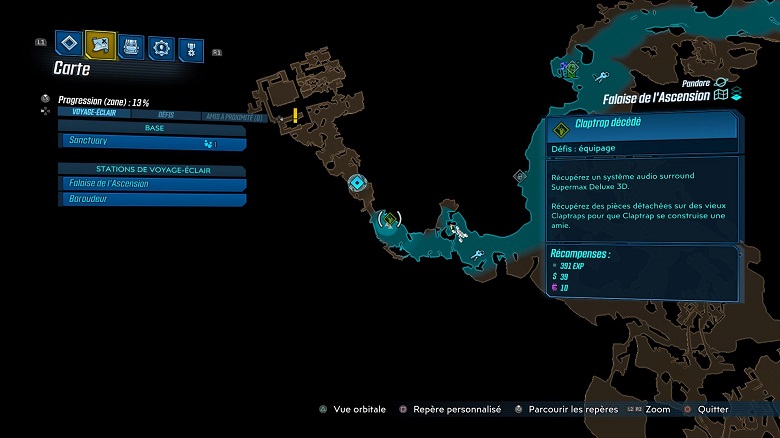Switch to the backpack inventory tab

pos(130,46)
